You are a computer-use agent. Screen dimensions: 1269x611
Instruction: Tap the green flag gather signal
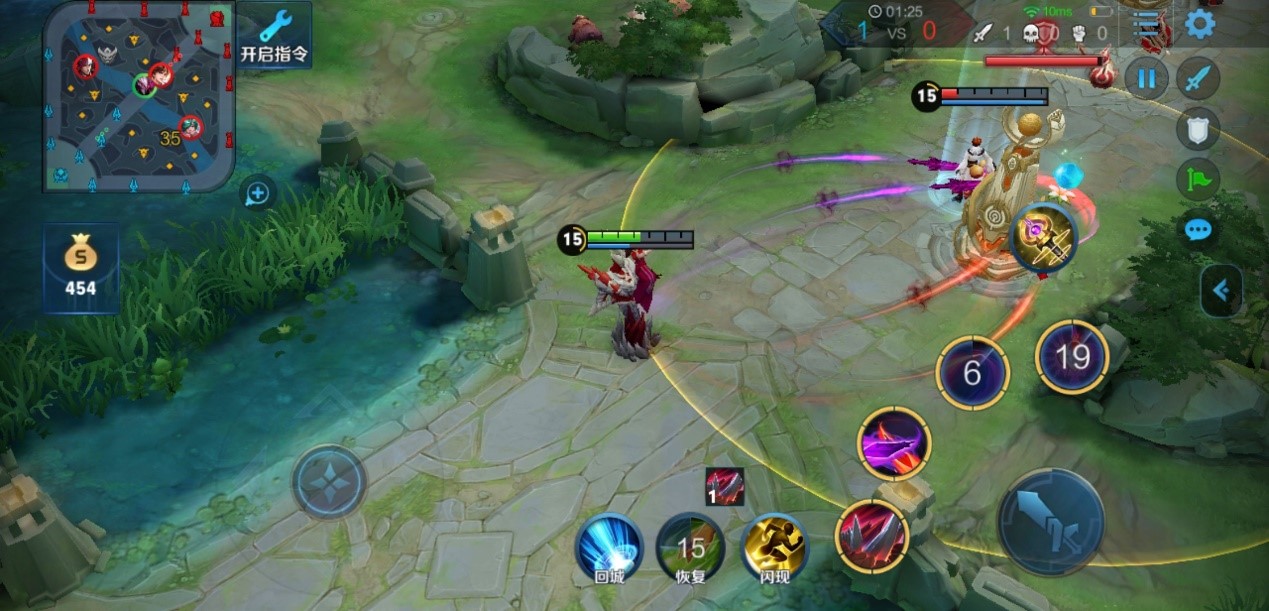(x=1197, y=179)
